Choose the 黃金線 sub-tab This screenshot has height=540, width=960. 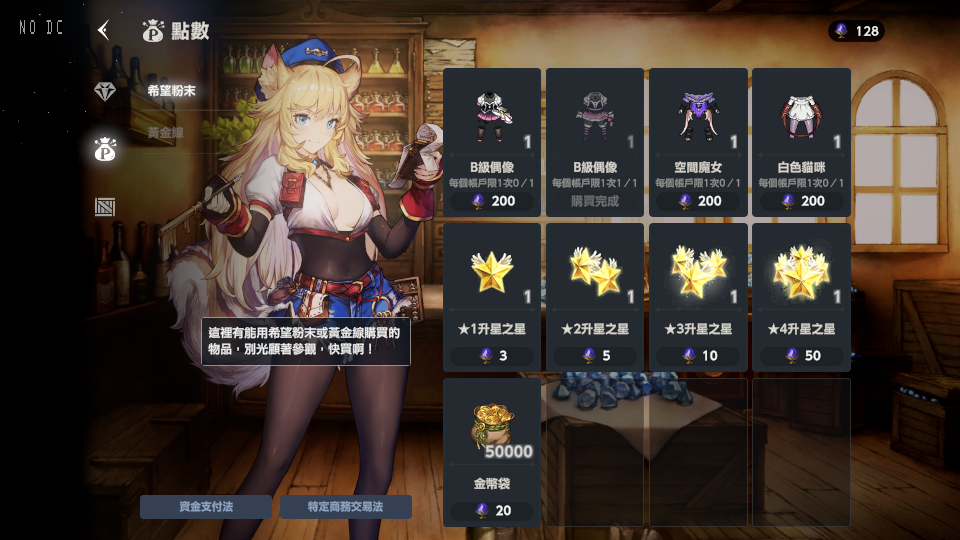pyautogui.click(x=166, y=133)
